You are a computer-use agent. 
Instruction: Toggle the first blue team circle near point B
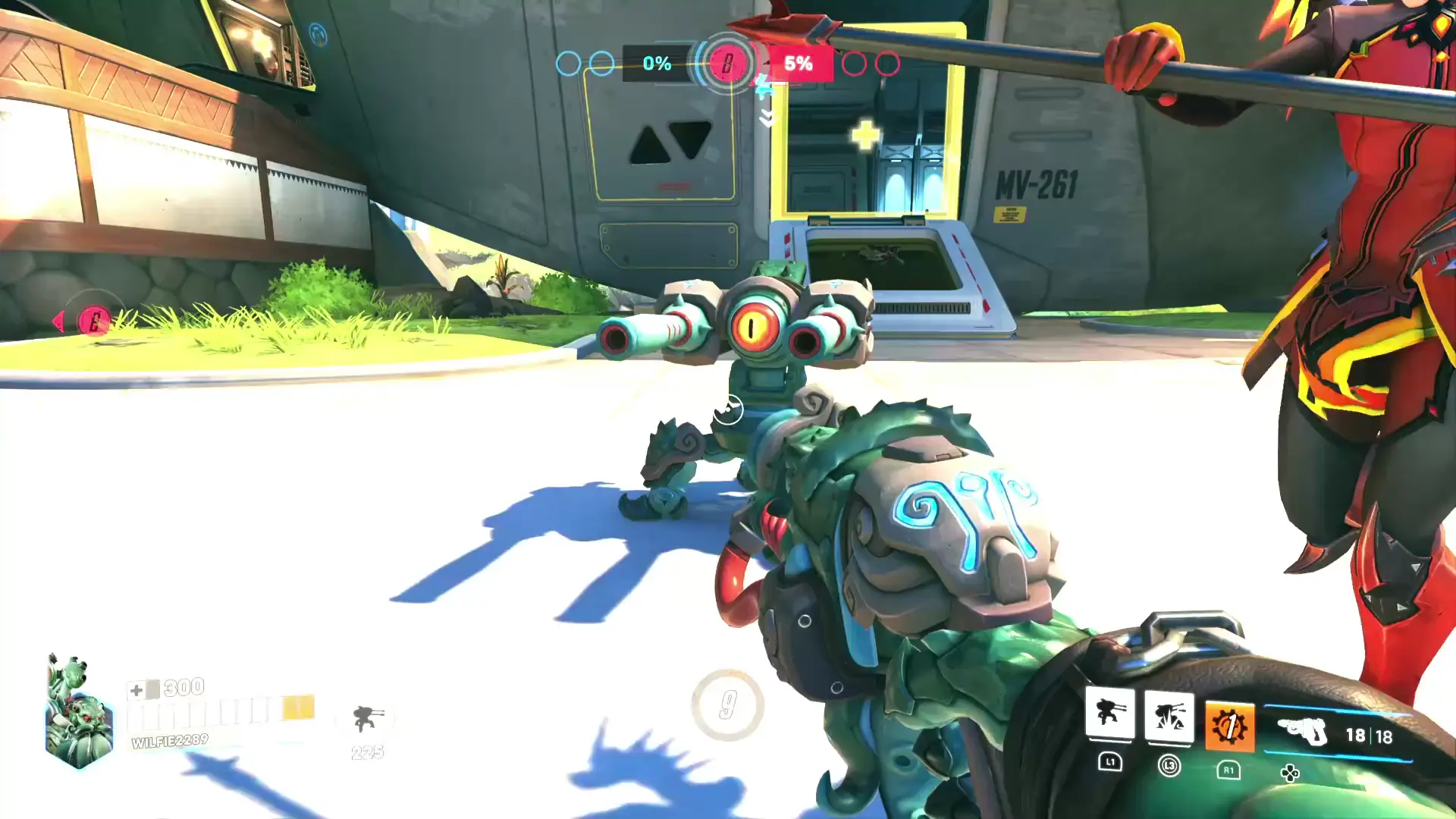pyautogui.click(x=569, y=64)
